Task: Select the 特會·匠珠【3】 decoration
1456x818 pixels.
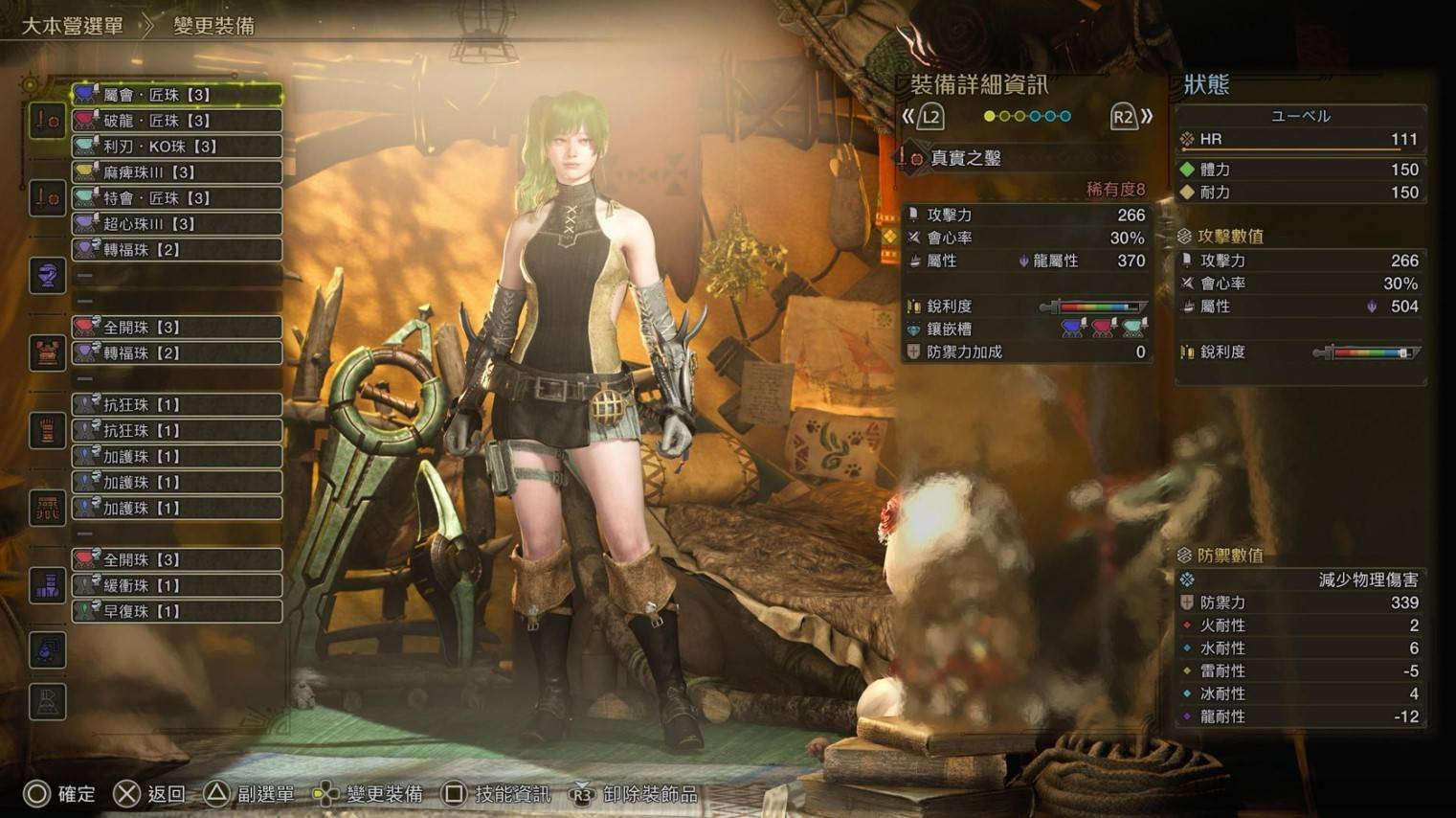Action: pos(177,198)
